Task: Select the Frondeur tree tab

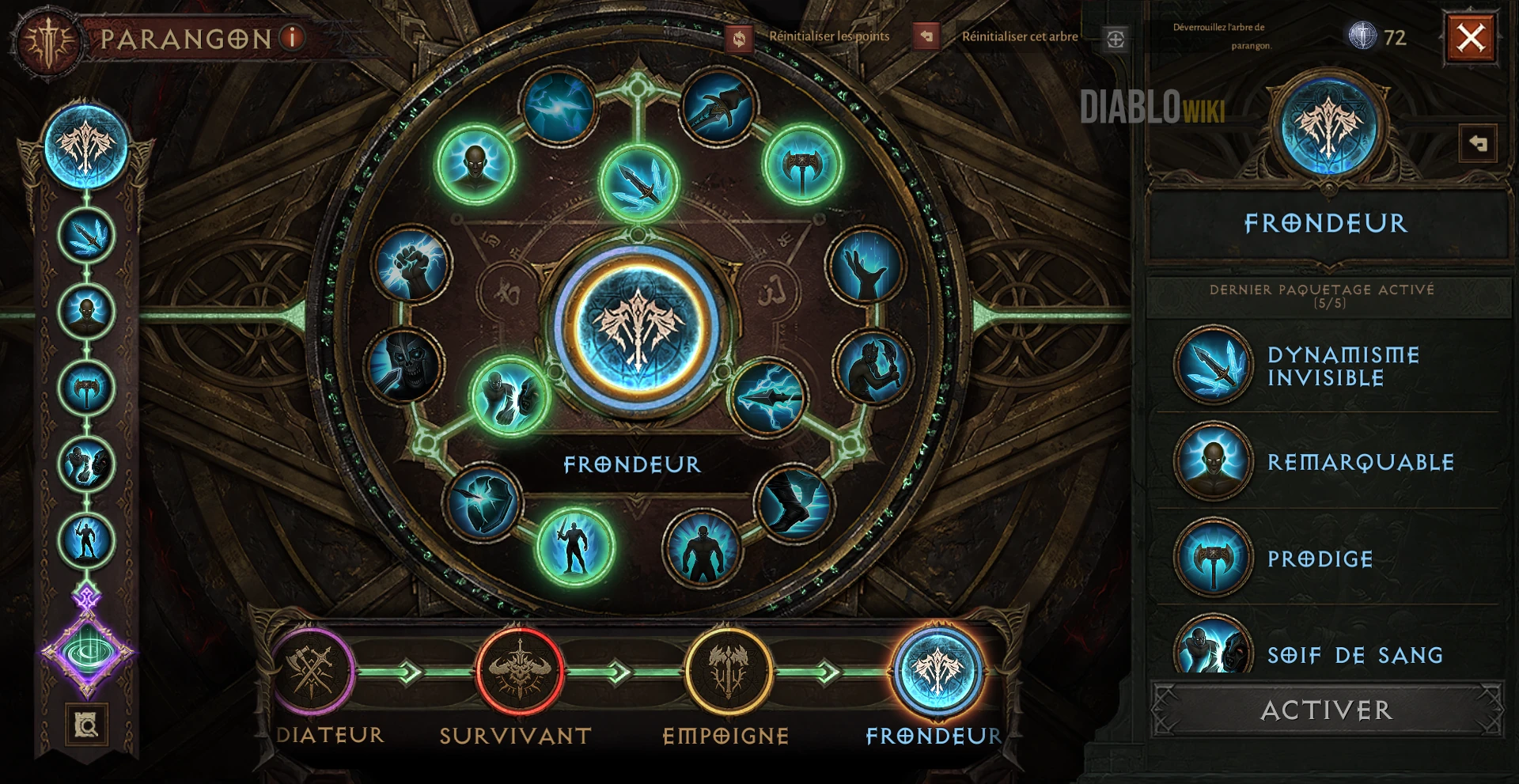Action: coord(937,672)
